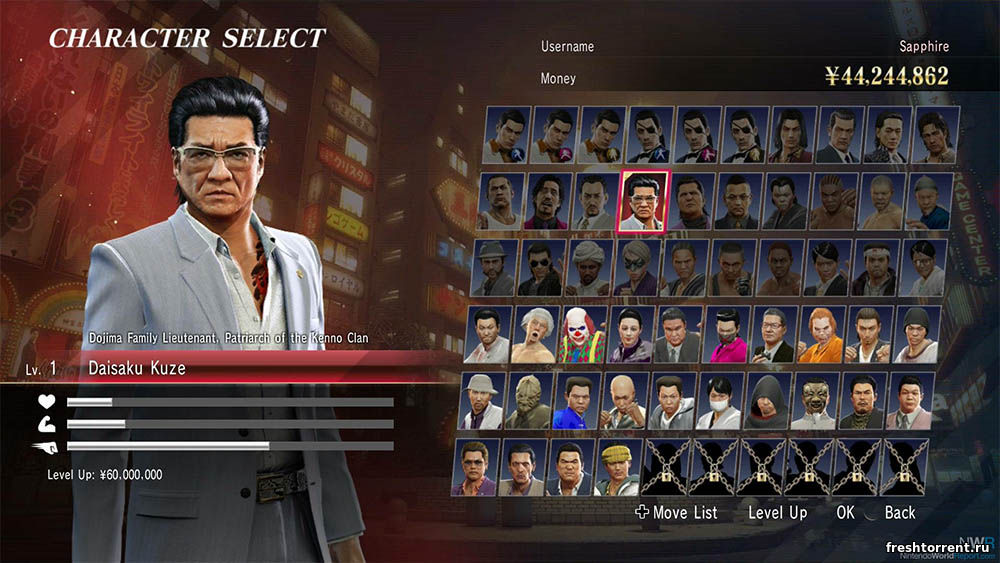Image resolution: width=1000 pixels, height=563 pixels.
Task: Select the sack-masked character portrait
Action: 530,401
